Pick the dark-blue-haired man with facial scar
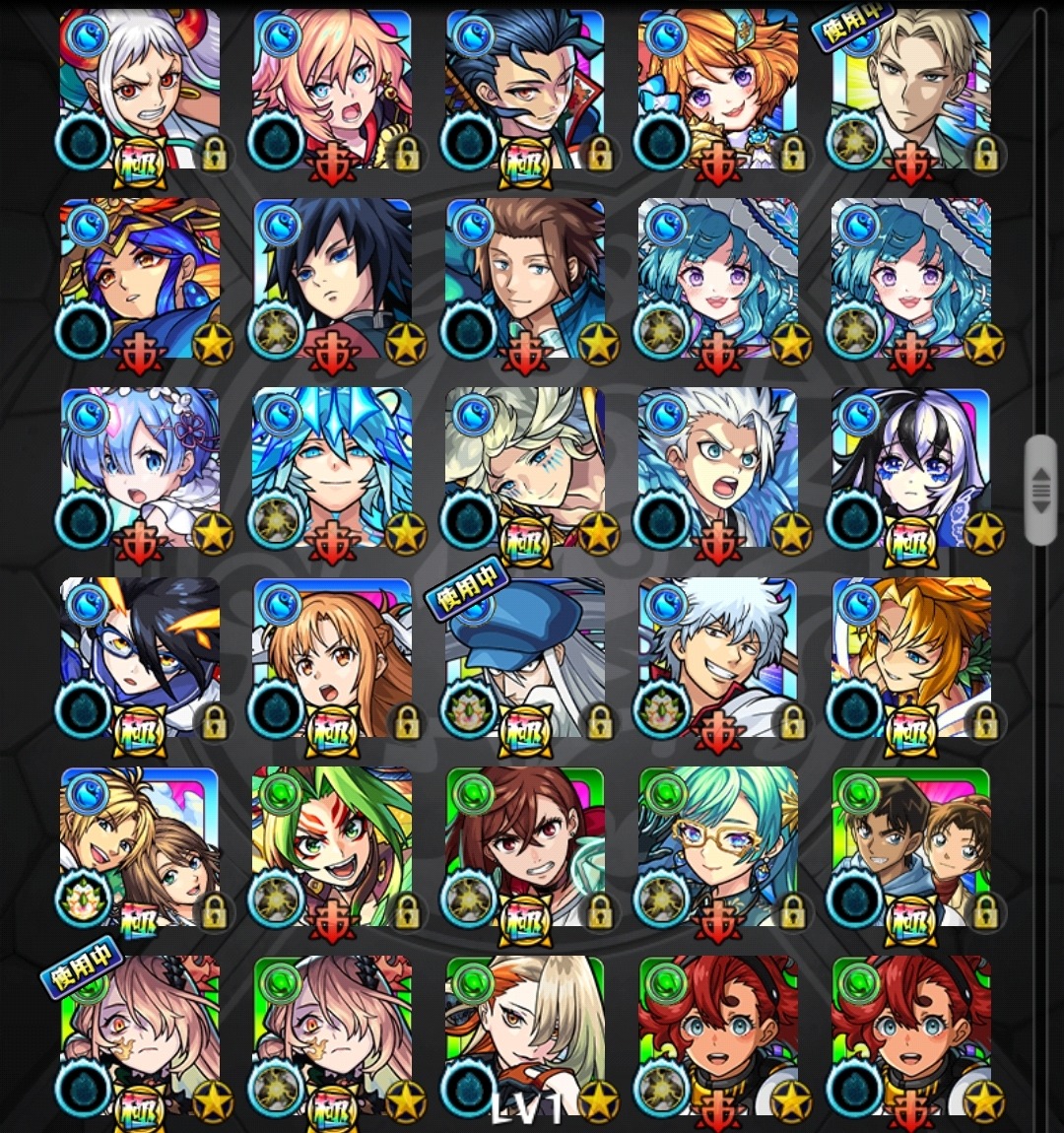This screenshot has width=1064, height=1133. (526, 89)
